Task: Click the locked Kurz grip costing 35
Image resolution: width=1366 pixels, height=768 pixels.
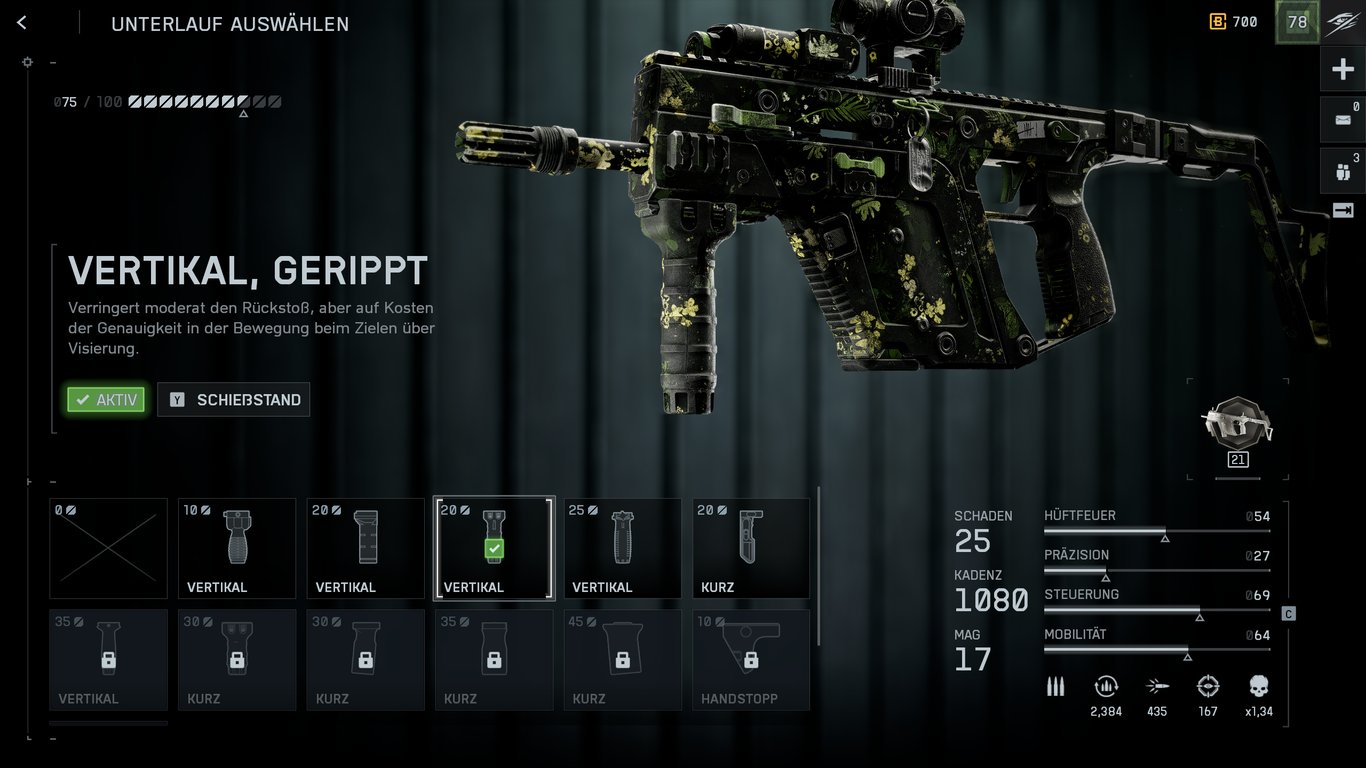Action: point(494,659)
